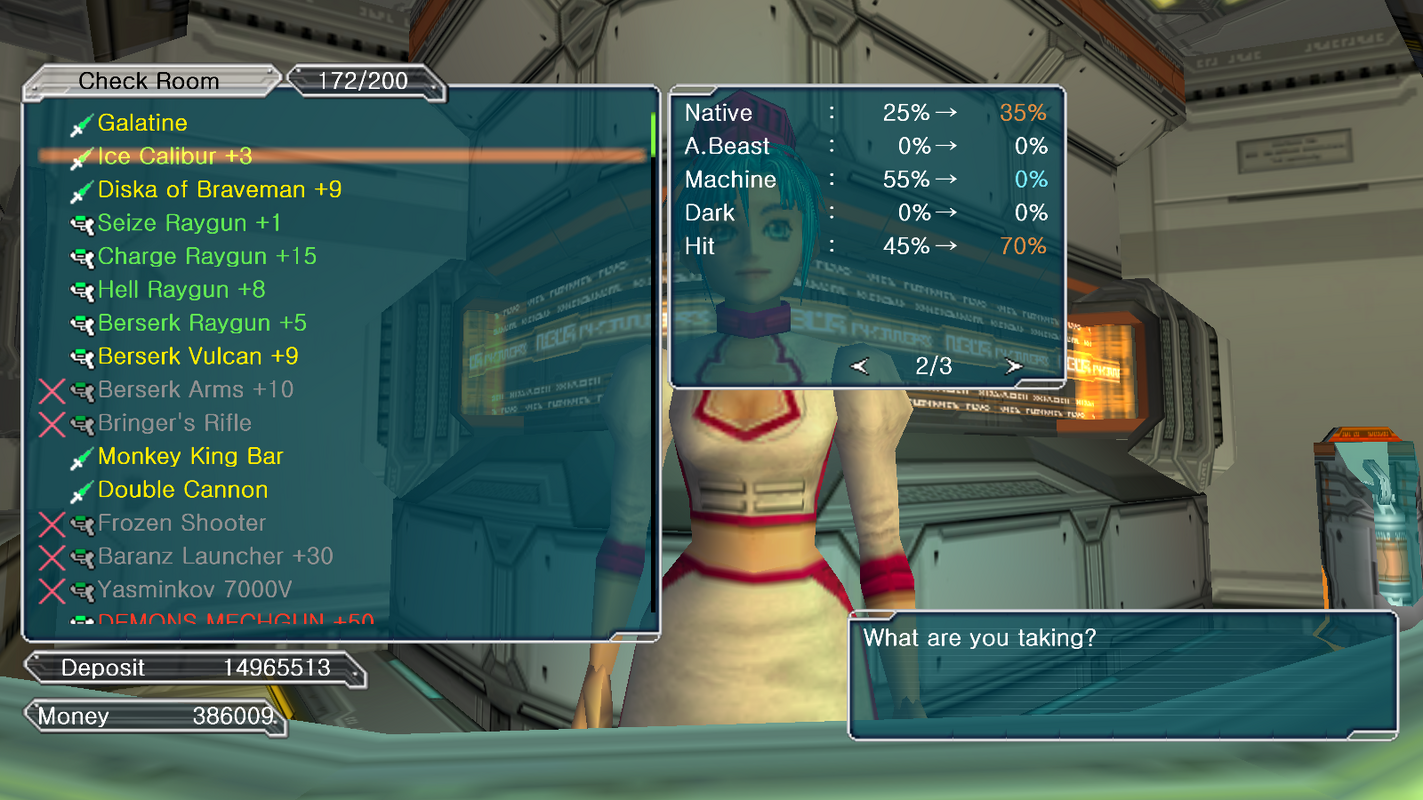Select the Deposit meseta field

pos(195,668)
